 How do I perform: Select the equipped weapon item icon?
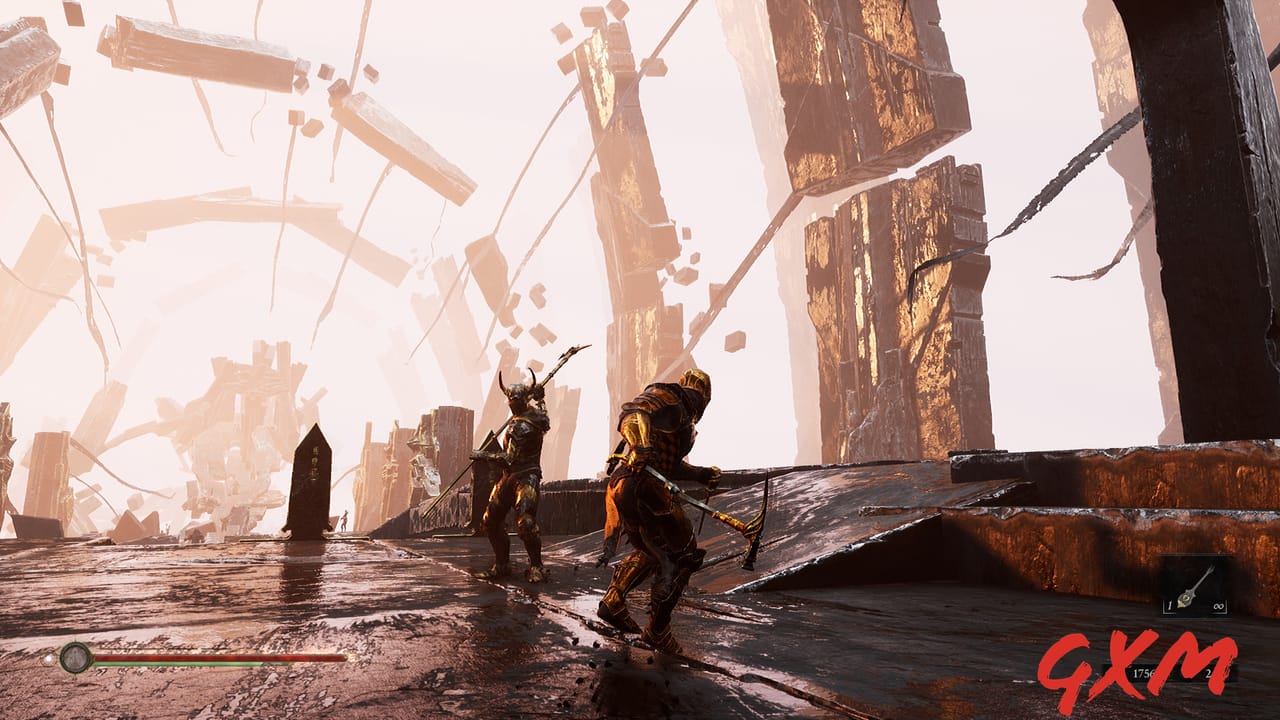pos(1192,590)
